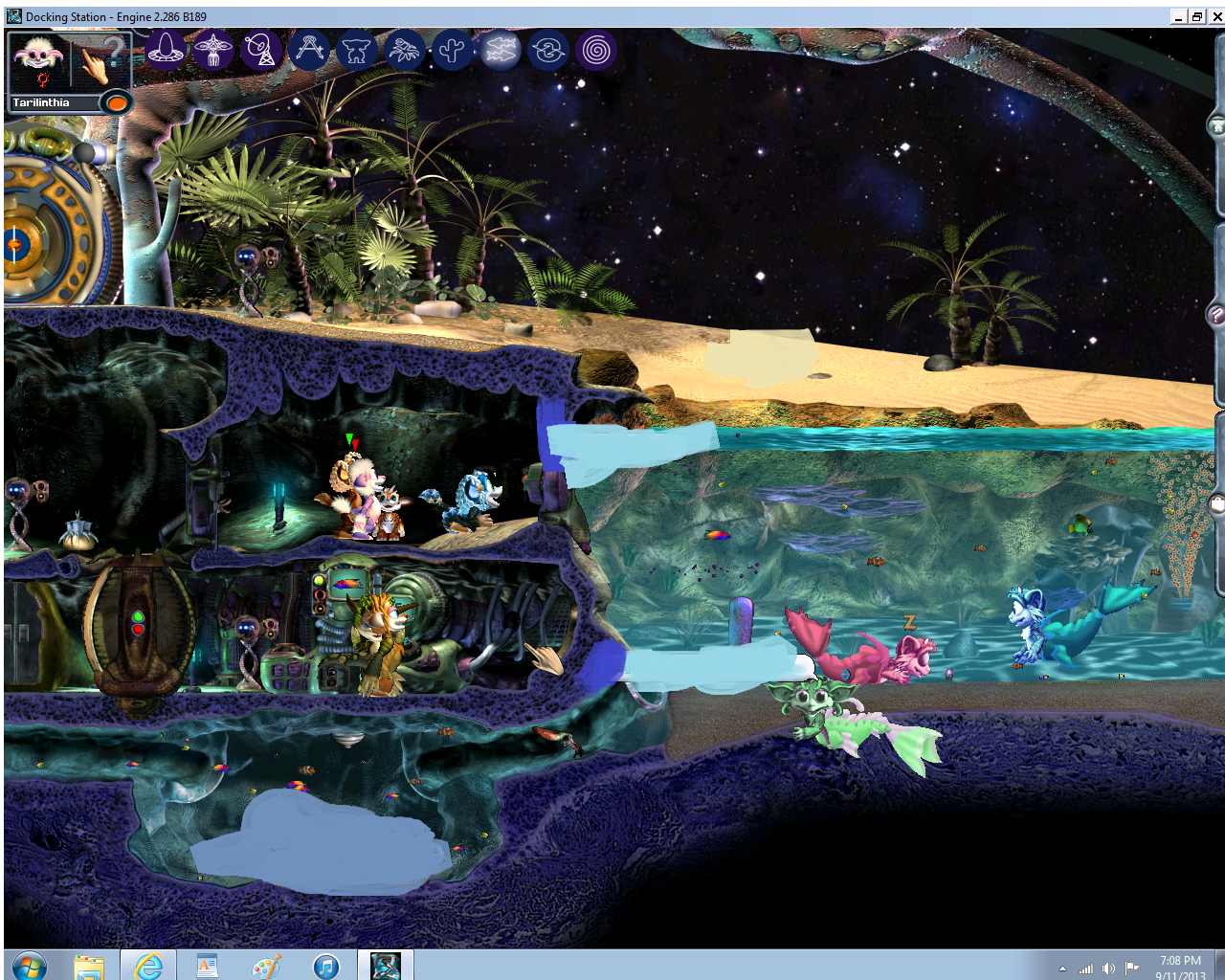
Task: Open the side panel creature tab
Action: tap(1217, 124)
